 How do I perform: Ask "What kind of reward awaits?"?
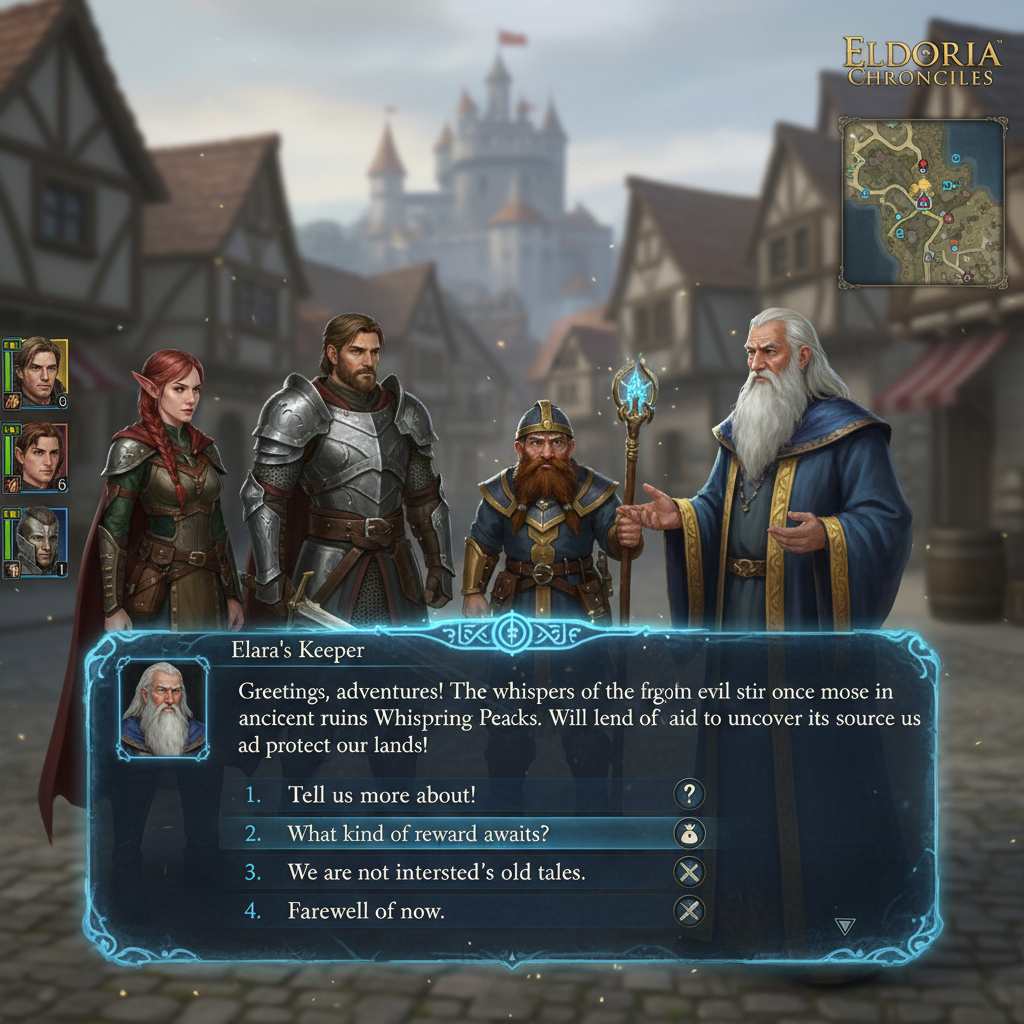(x=418, y=833)
